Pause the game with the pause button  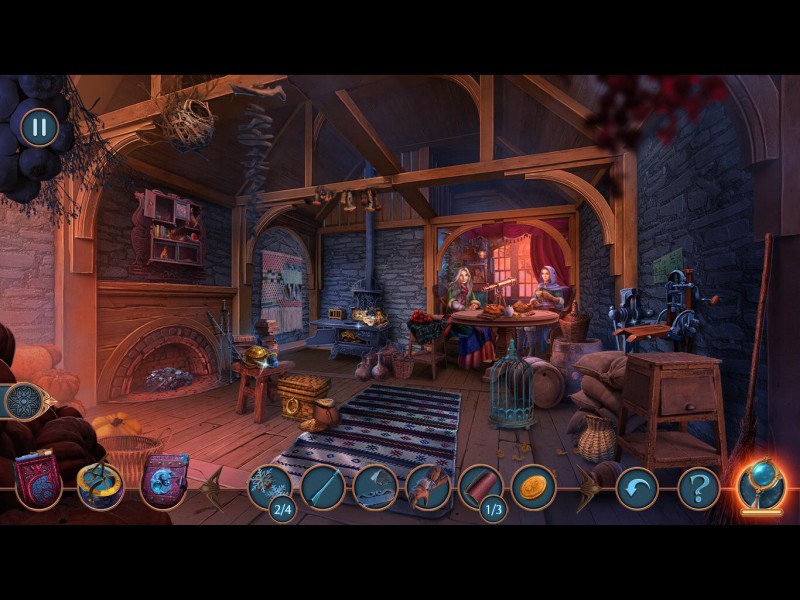39,127
